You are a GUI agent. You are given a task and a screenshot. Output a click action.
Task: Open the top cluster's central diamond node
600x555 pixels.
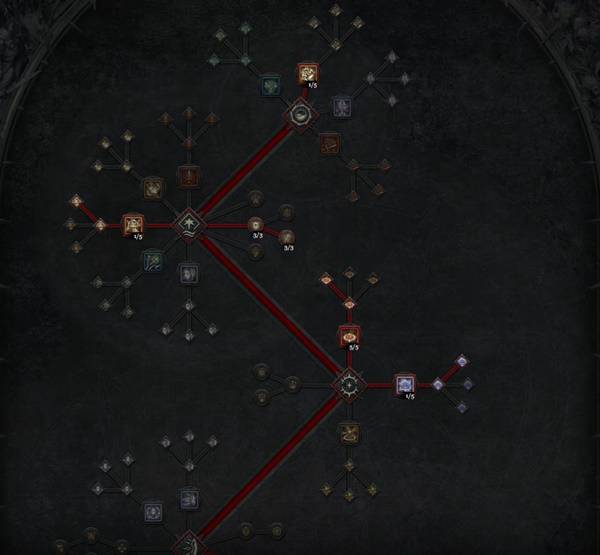pos(299,115)
